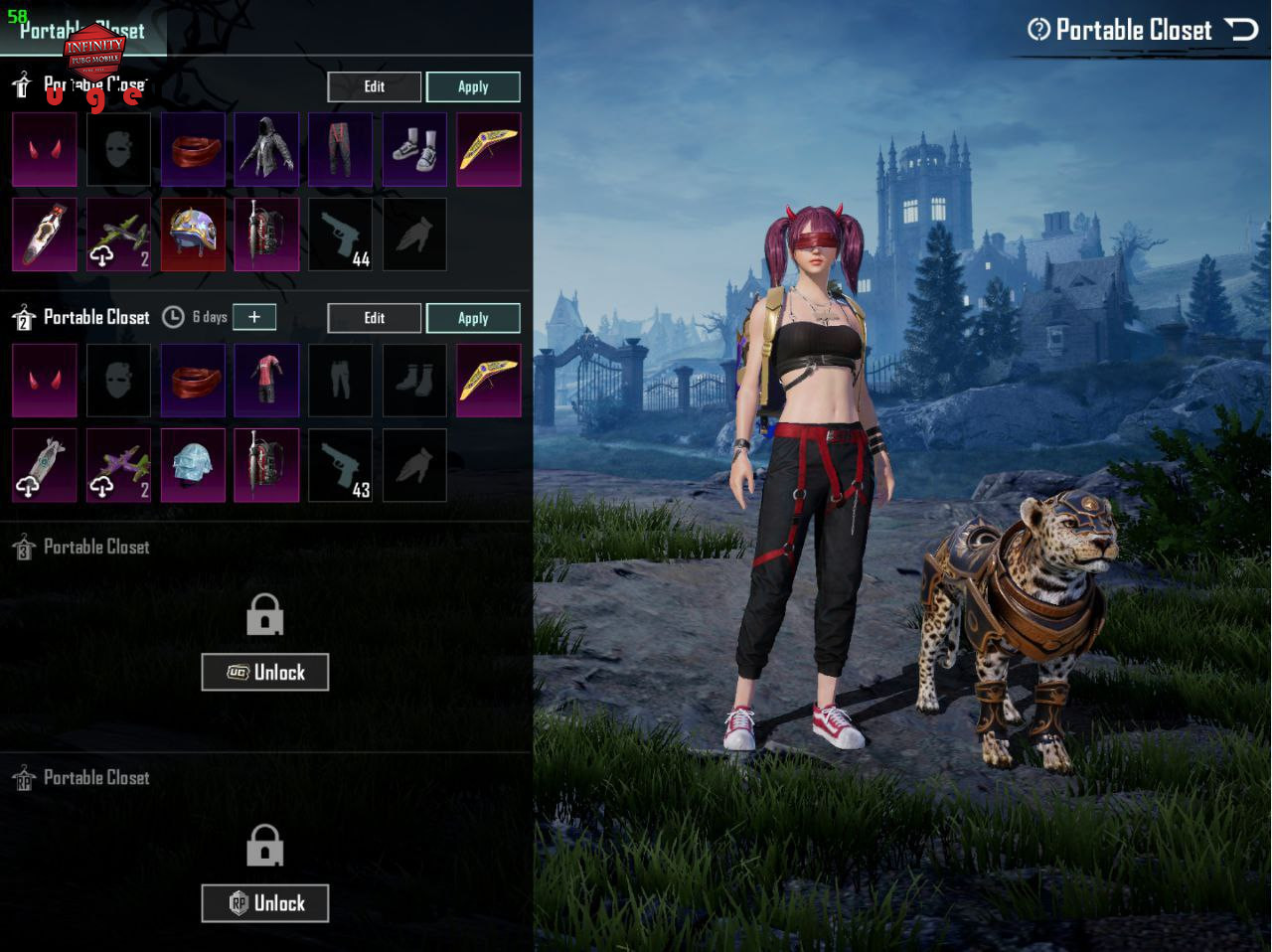The width and height of the screenshot is (1272, 952).
Task: Unlock the third closet with UC
Action: coord(264,673)
